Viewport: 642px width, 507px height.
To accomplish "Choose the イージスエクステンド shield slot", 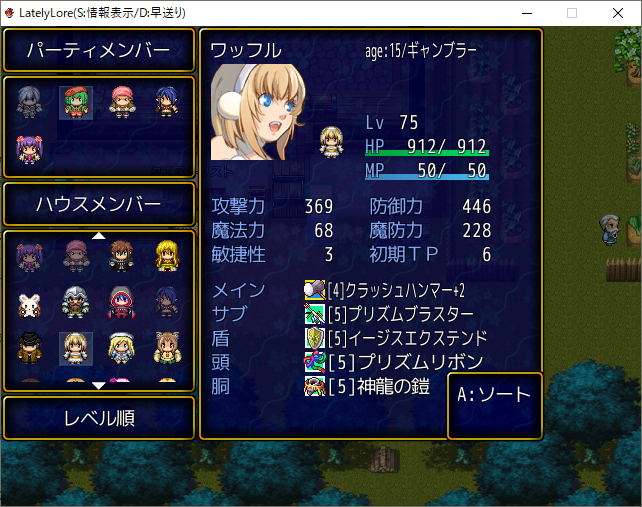I will coord(405,337).
